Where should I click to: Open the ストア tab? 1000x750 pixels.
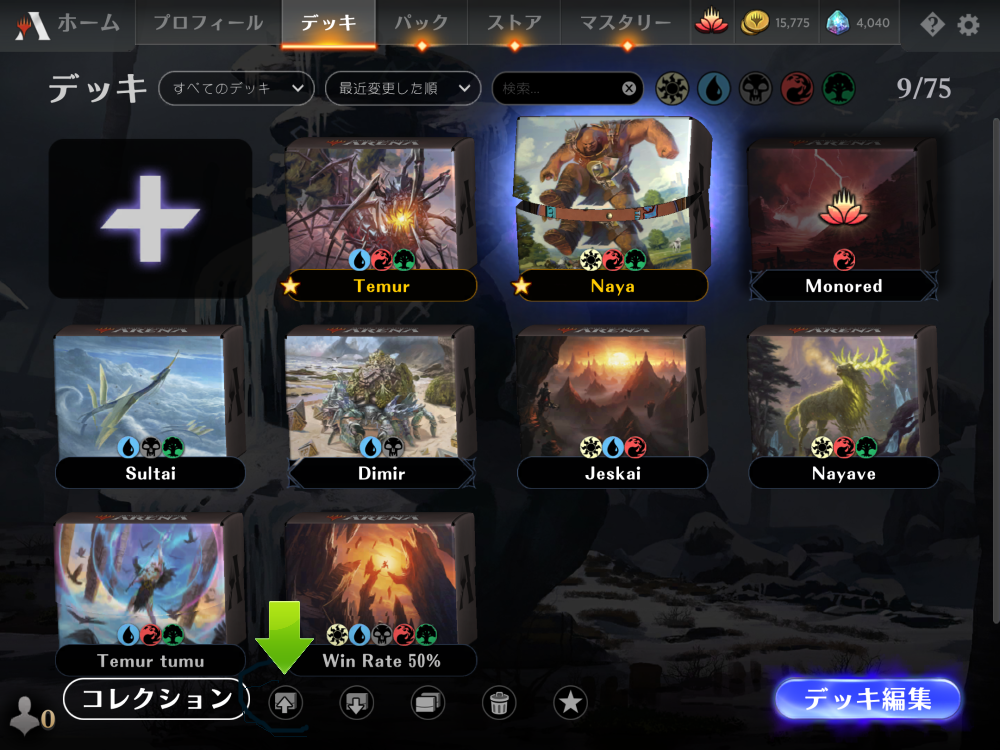pyautogui.click(x=514, y=23)
